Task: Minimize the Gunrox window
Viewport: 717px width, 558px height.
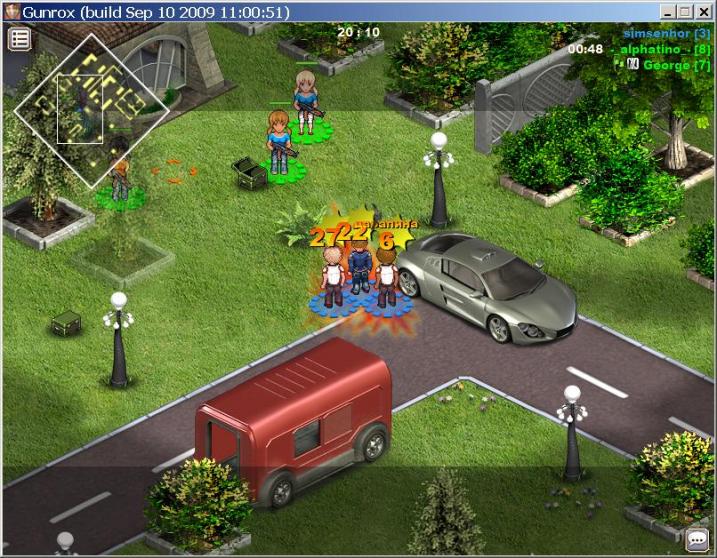Action: (668, 12)
